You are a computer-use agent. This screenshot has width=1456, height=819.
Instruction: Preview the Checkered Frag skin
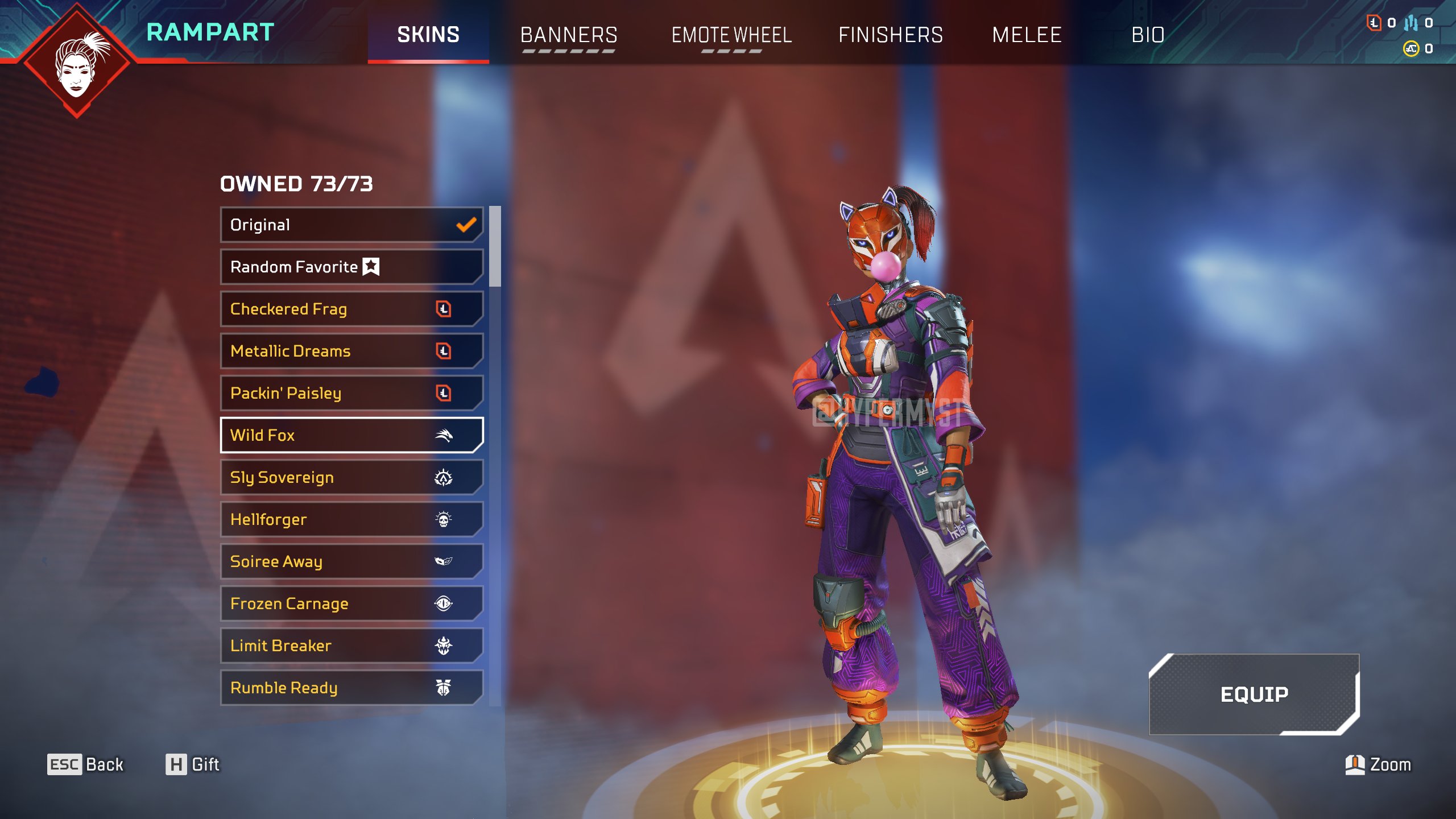coord(351,309)
